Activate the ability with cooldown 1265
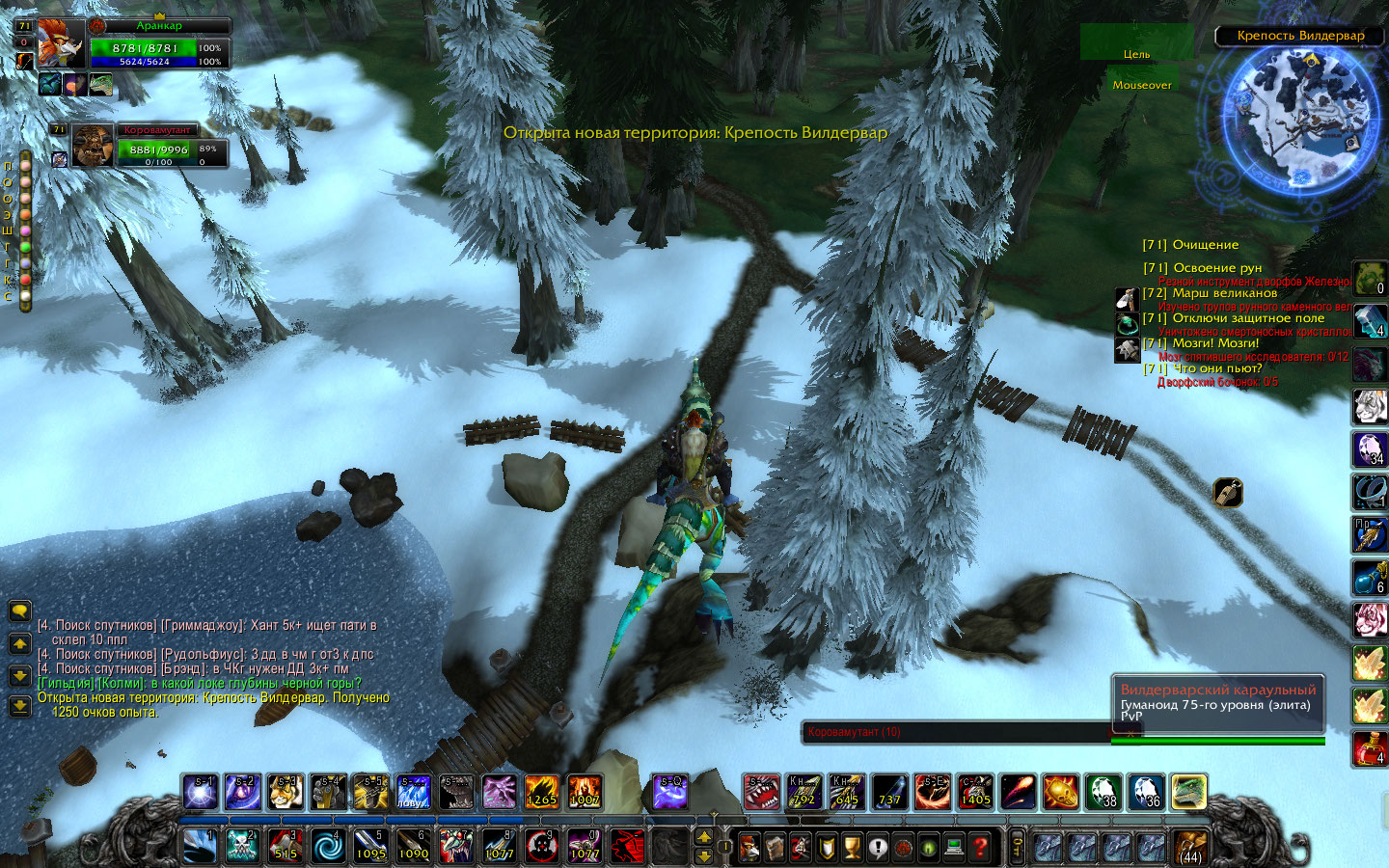 (x=541, y=793)
